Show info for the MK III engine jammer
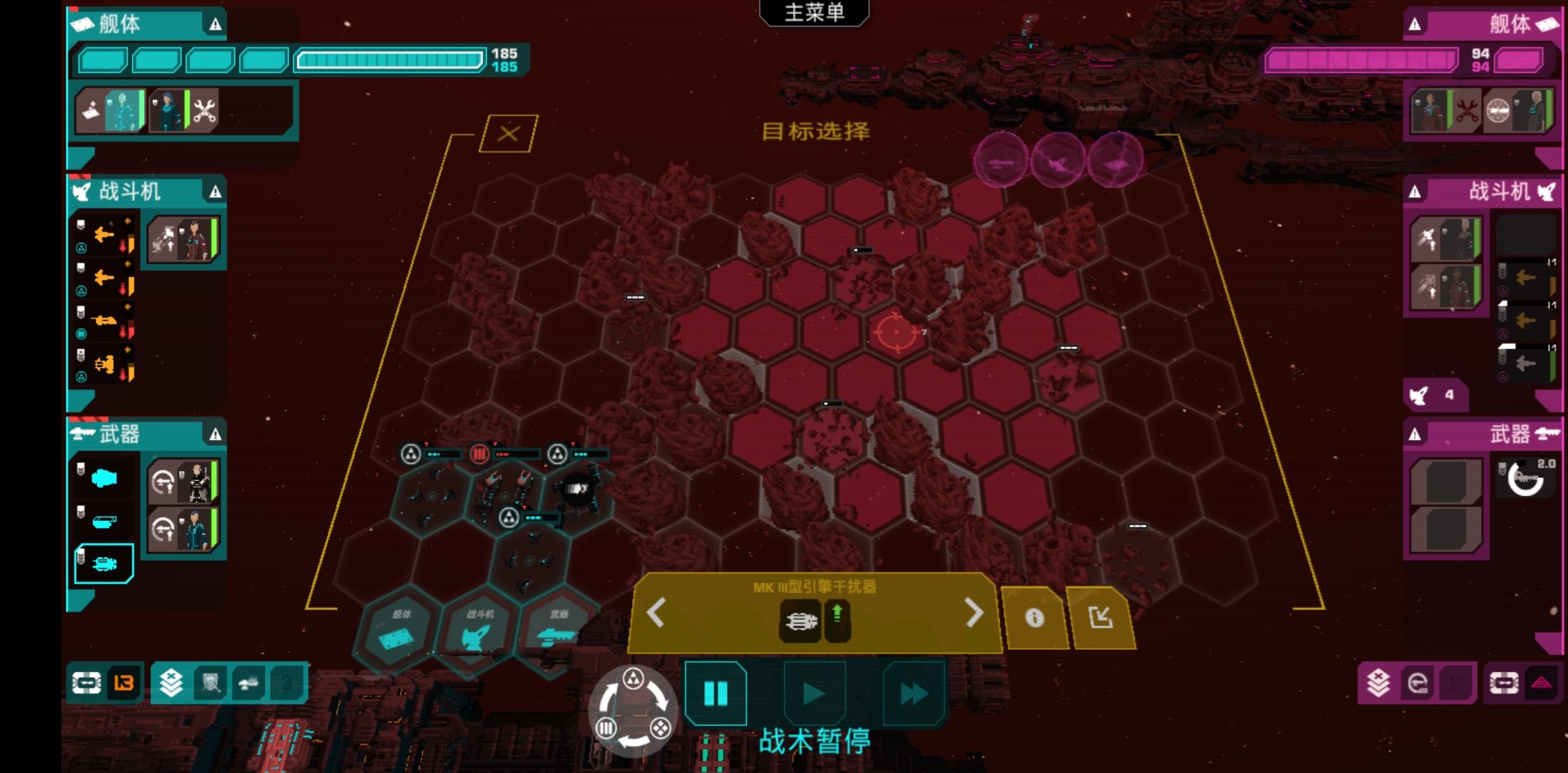 (1034, 618)
